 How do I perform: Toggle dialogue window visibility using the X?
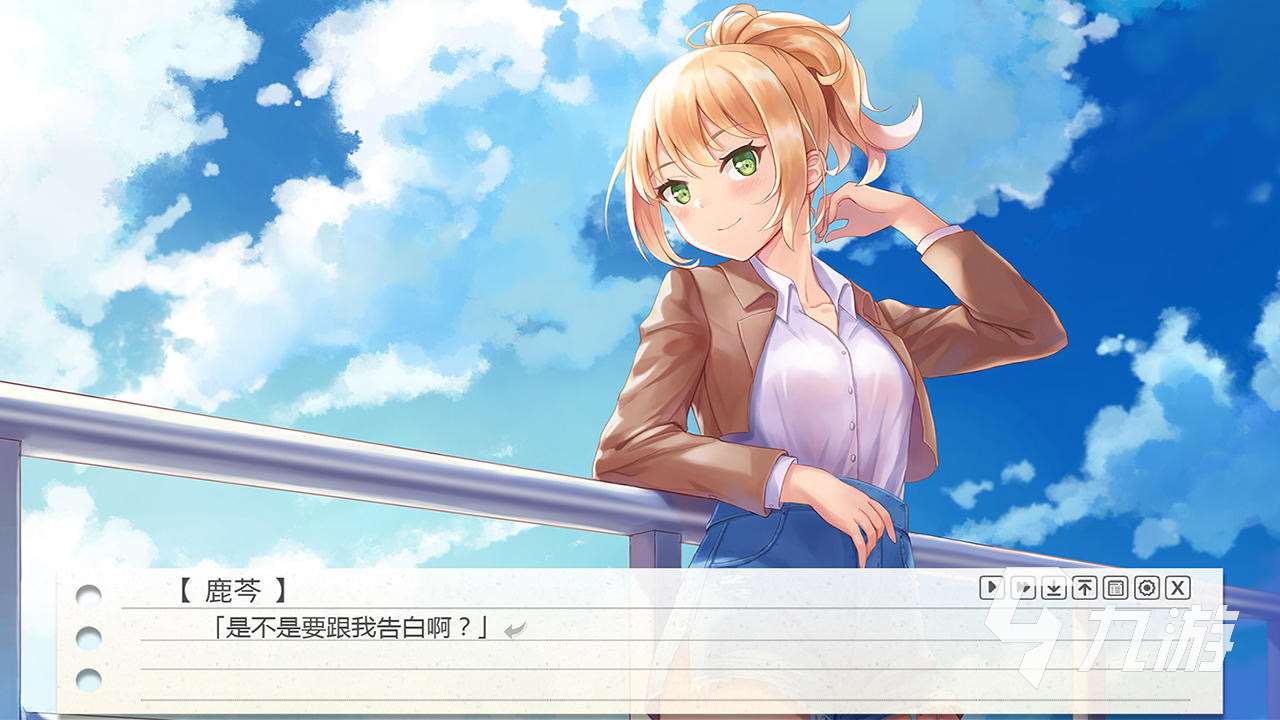pyautogui.click(x=1179, y=588)
